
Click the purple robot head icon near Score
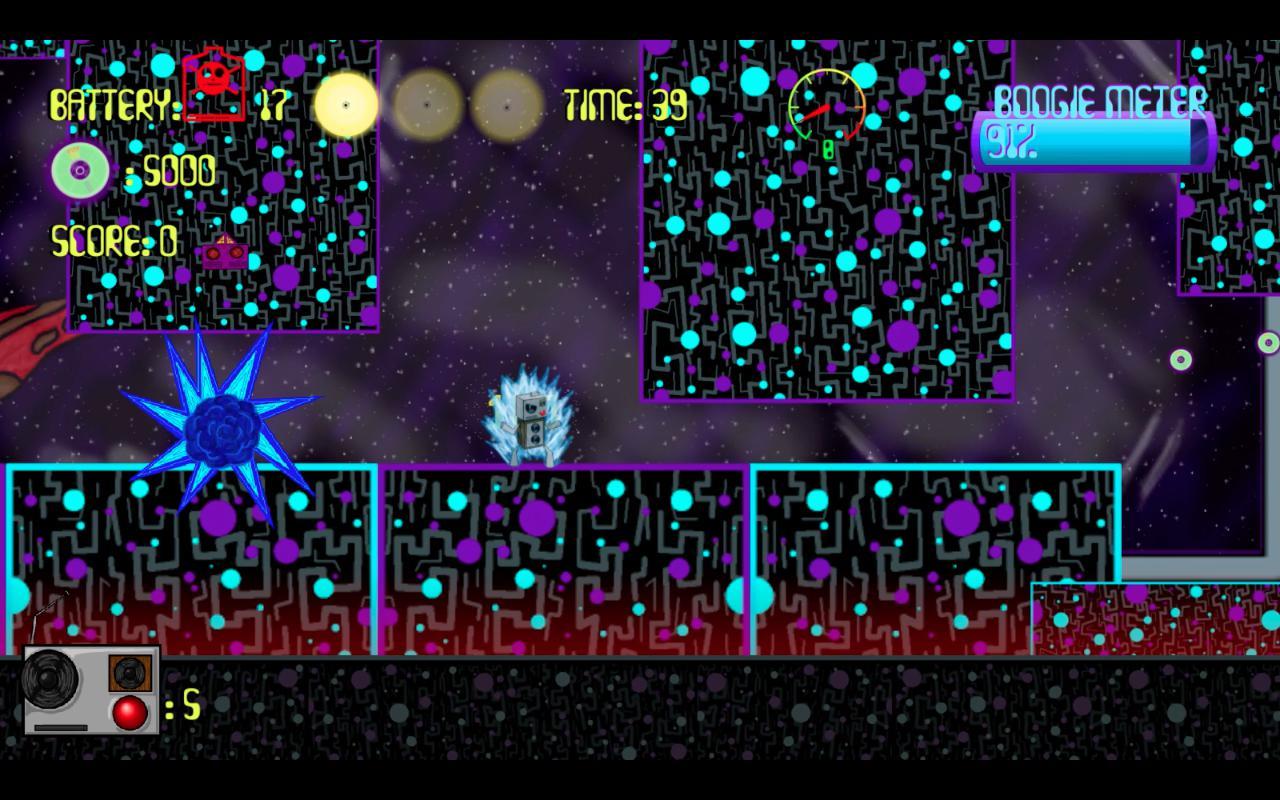(222, 252)
